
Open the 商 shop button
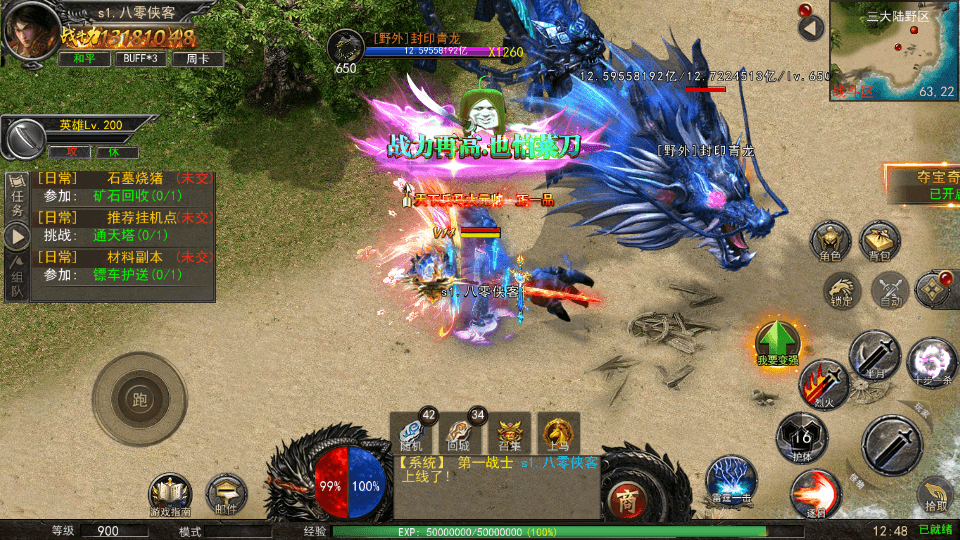[x=627, y=499]
